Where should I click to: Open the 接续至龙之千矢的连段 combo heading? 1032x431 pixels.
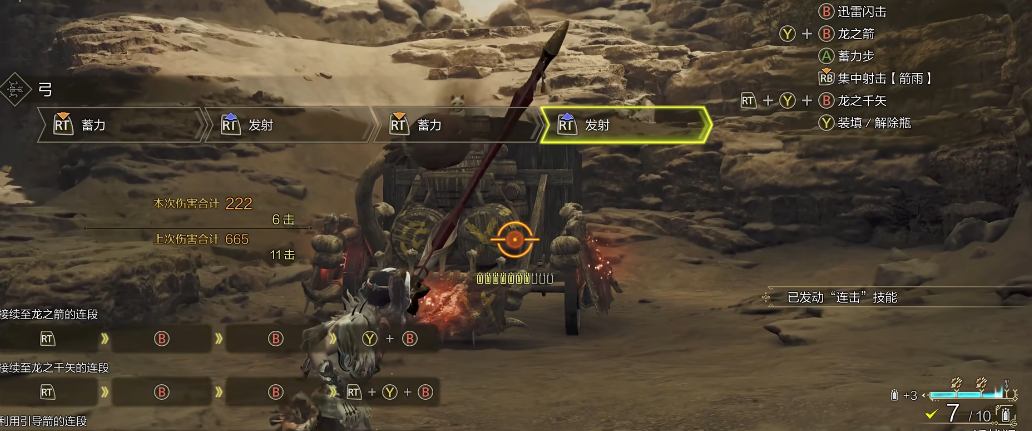[55, 368]
